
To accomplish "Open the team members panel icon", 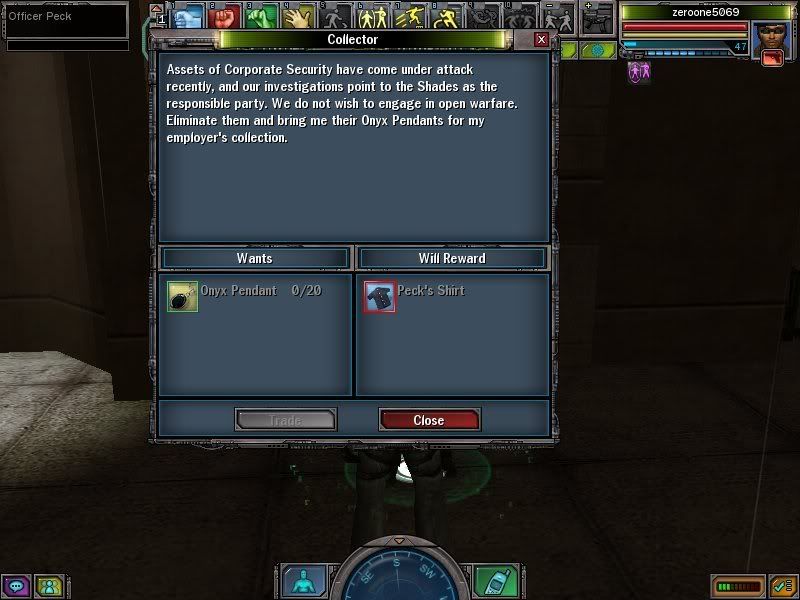I will (48, 586).
